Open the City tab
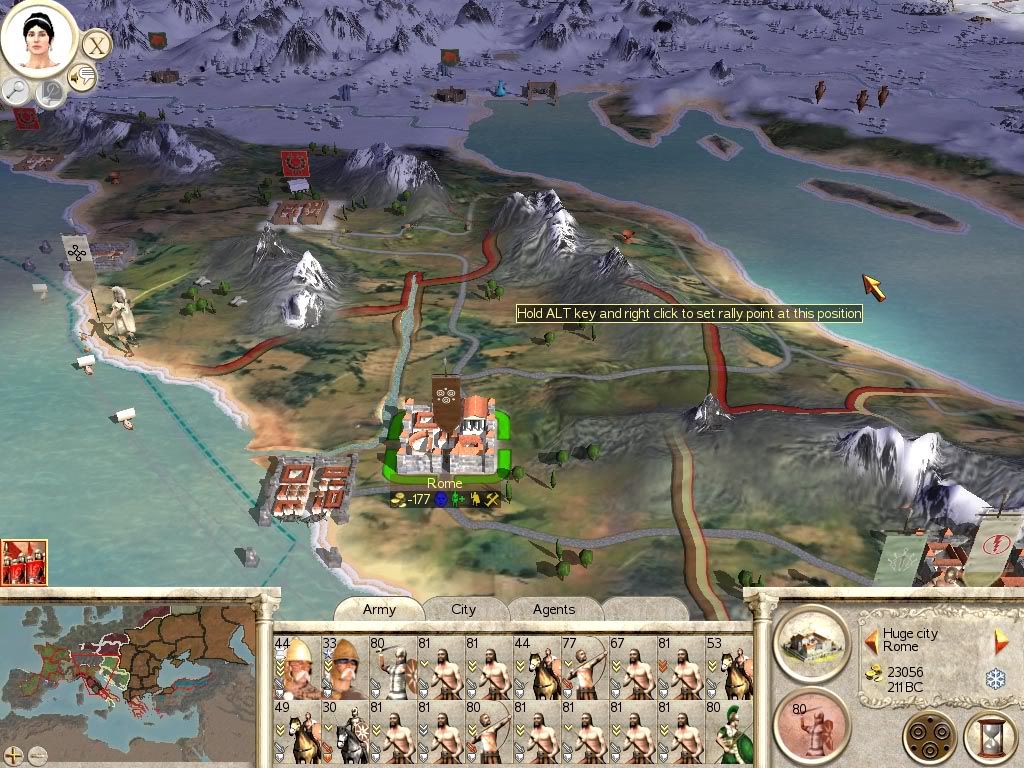1024x768 pixels. pos(464,609)
